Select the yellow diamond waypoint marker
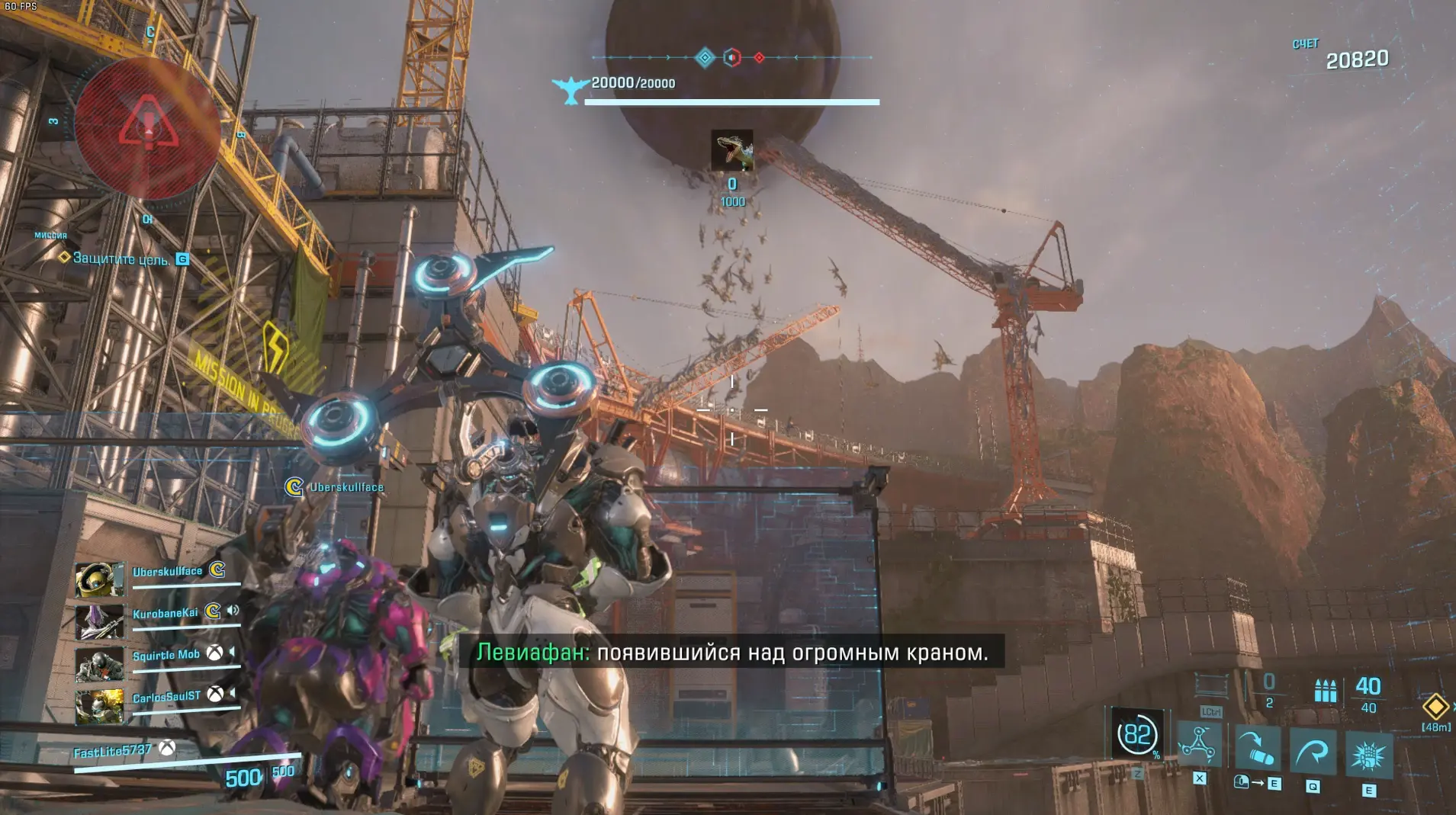This screenshot has width=1456, height=815. (1435, 706)
